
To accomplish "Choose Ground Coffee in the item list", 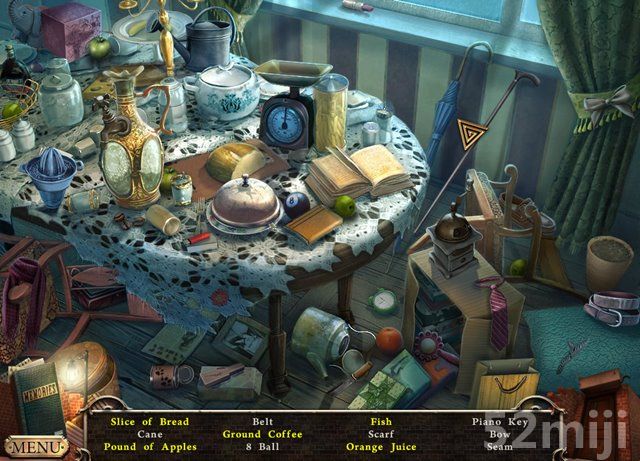I will tap(262, 434).
